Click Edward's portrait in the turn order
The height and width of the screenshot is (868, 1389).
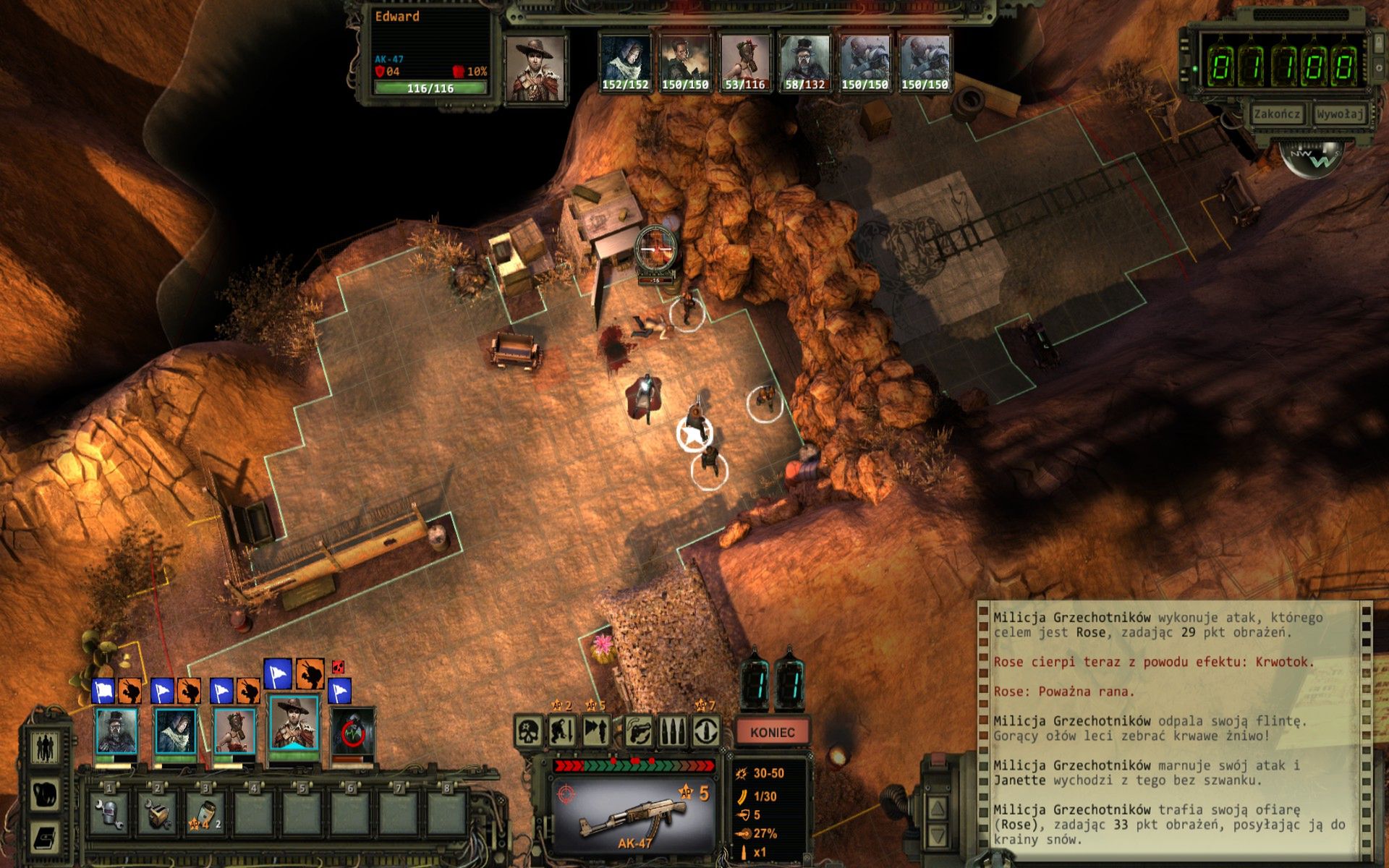pos(535,68)
